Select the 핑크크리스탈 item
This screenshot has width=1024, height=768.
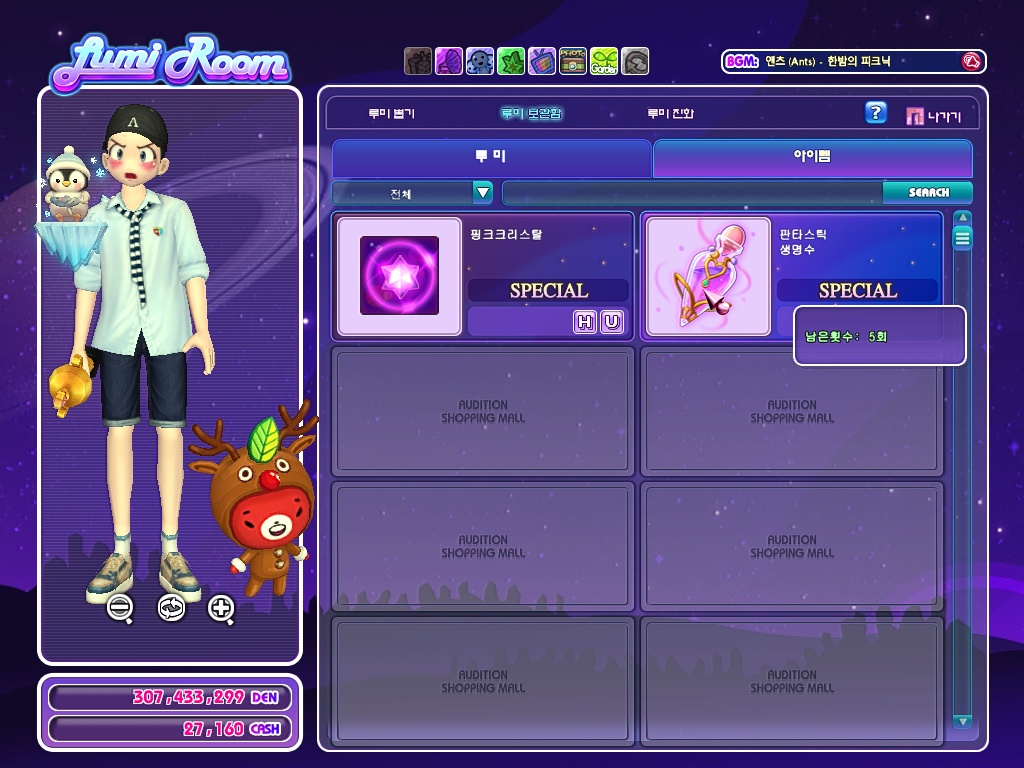[399, 275]
